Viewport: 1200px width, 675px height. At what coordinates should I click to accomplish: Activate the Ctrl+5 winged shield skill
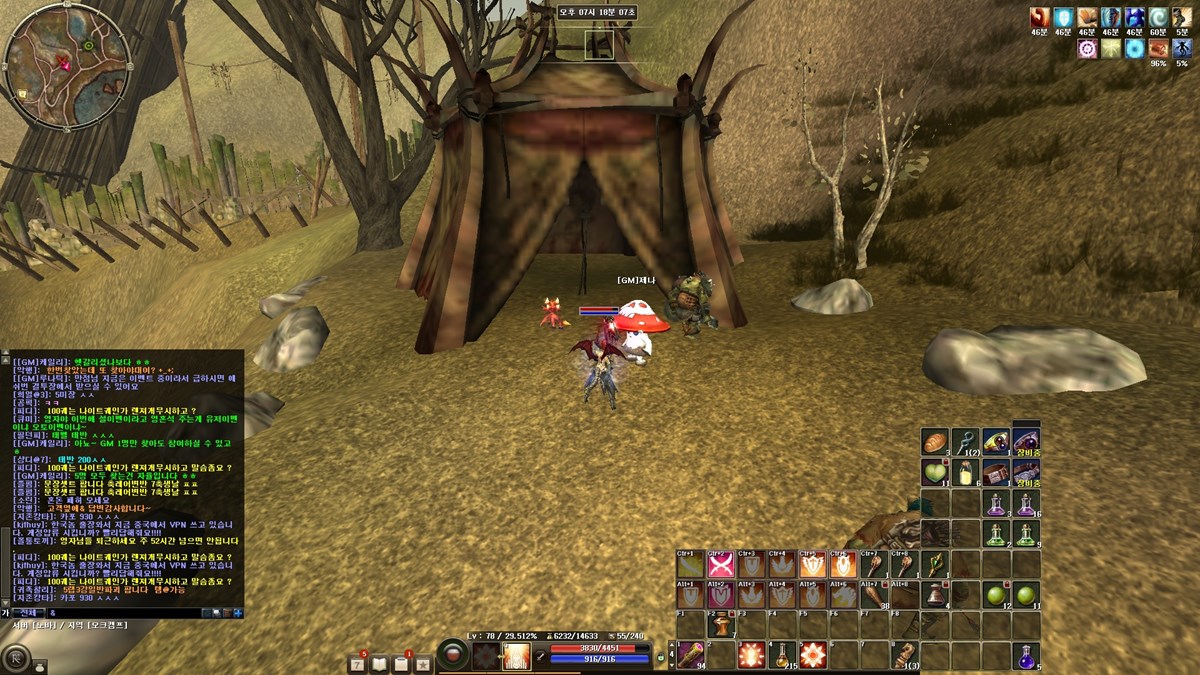811,565
